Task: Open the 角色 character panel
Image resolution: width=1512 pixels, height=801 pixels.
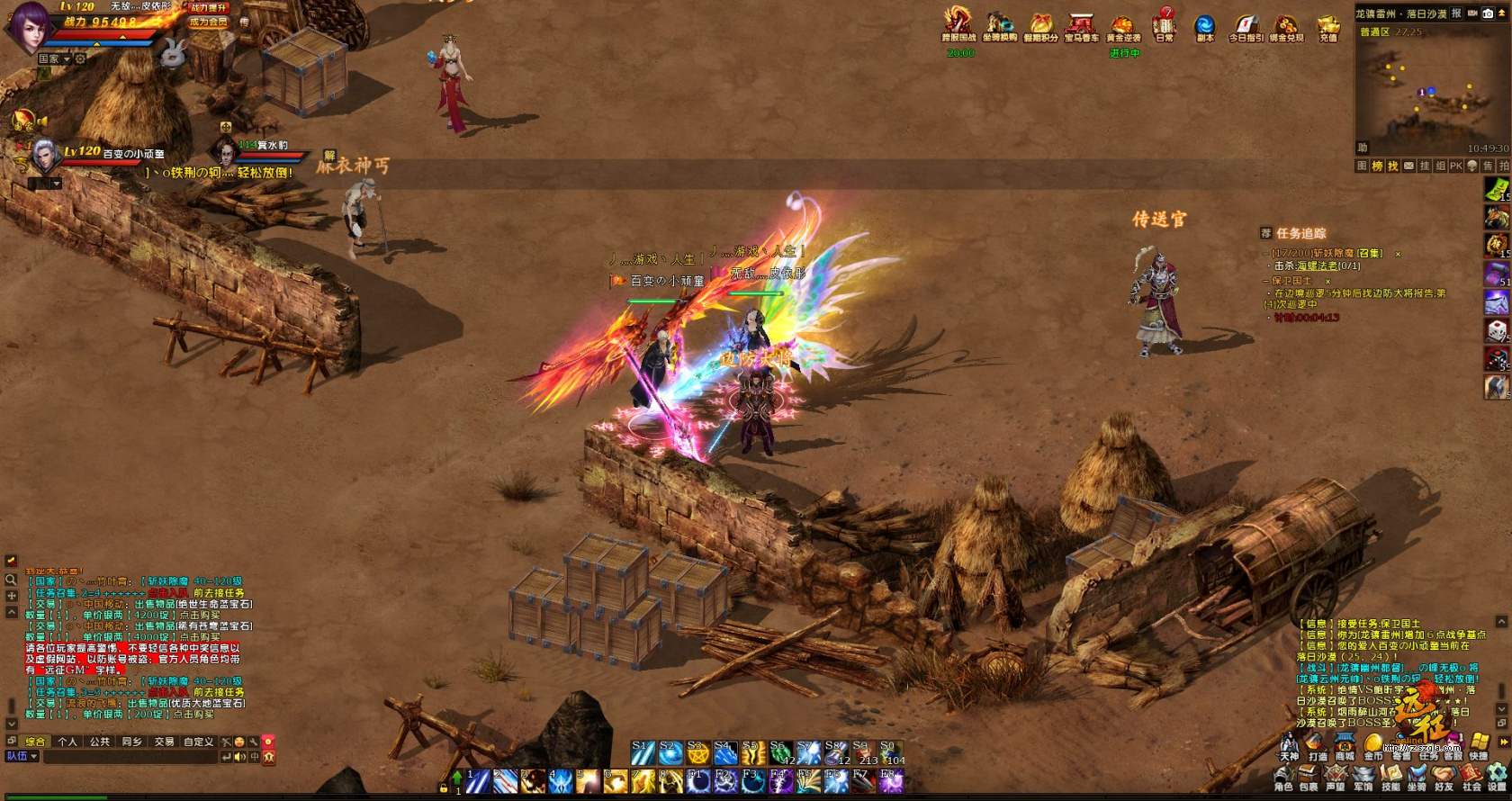Action: coord(1283,778)
